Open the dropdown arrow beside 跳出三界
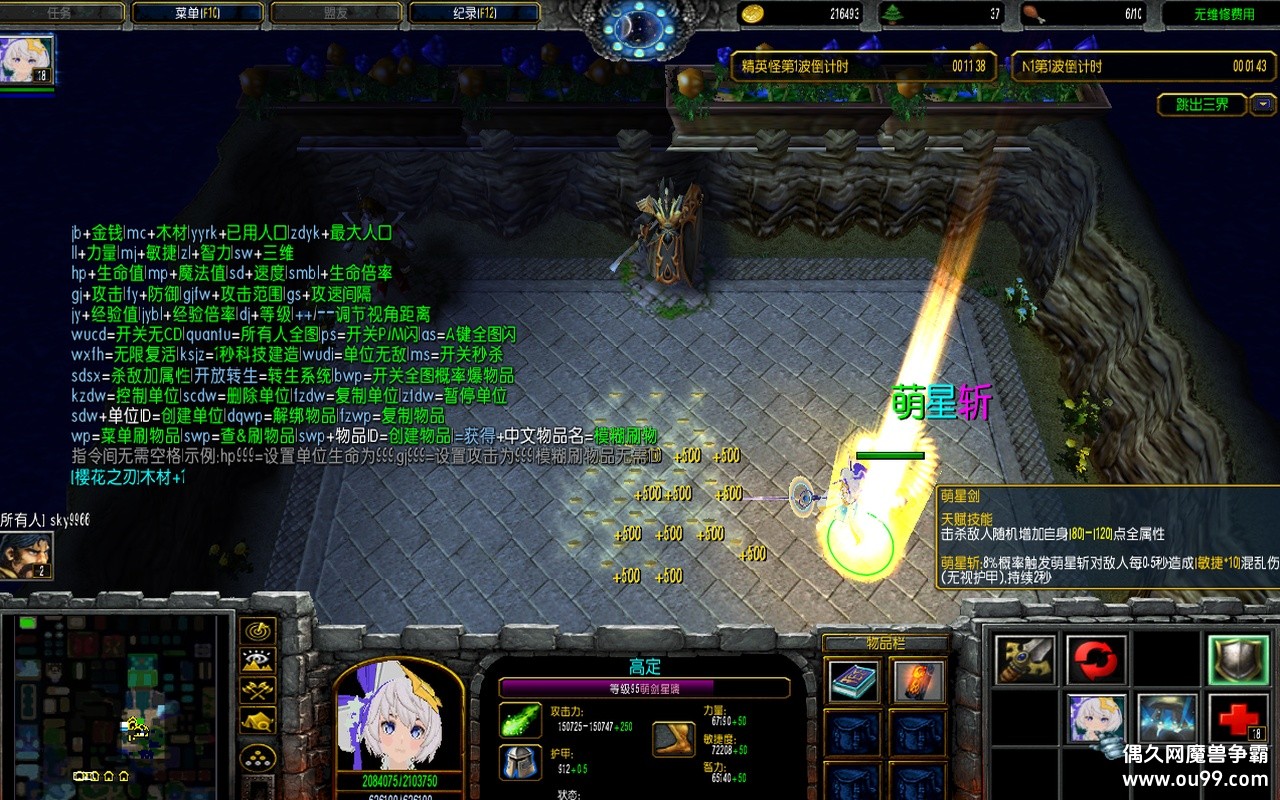1280x800 pixels. point(1263,104)
